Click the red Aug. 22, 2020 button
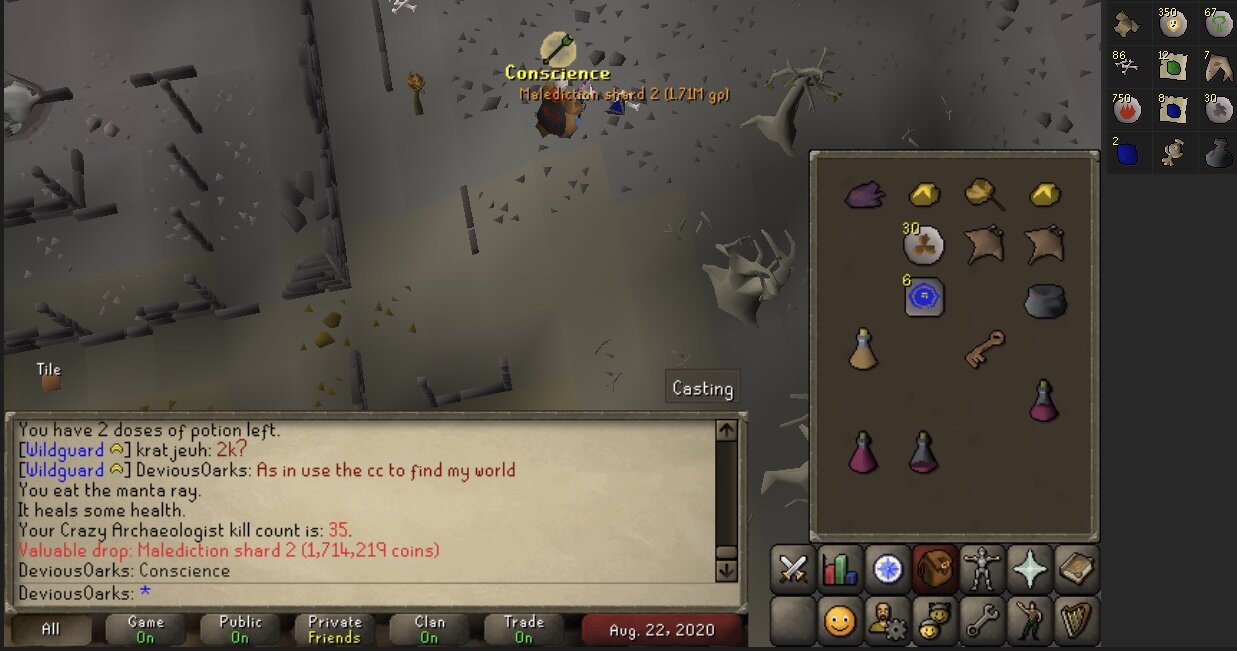 664,631
